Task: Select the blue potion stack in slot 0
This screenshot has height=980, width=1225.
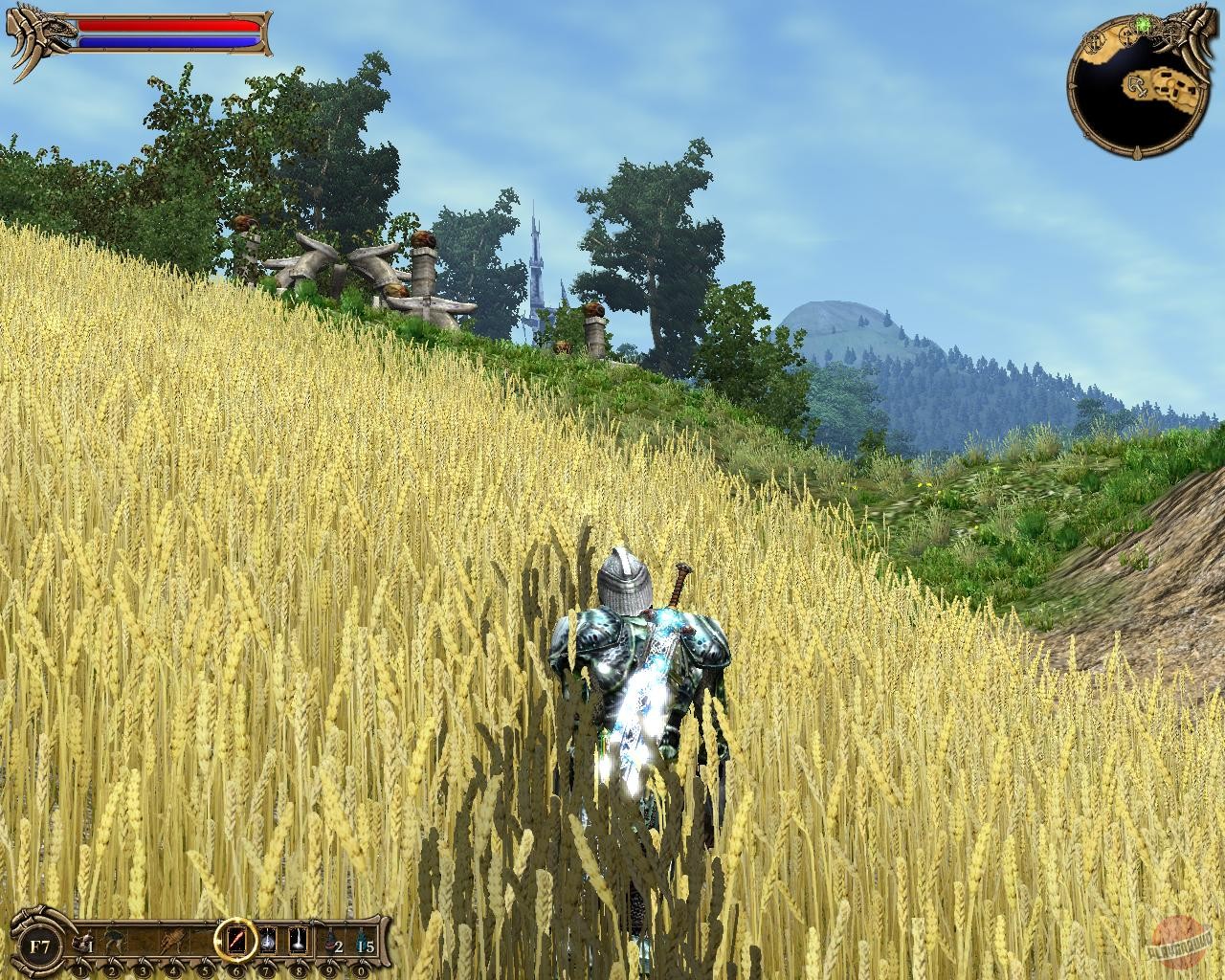Action: pos(363,941)
